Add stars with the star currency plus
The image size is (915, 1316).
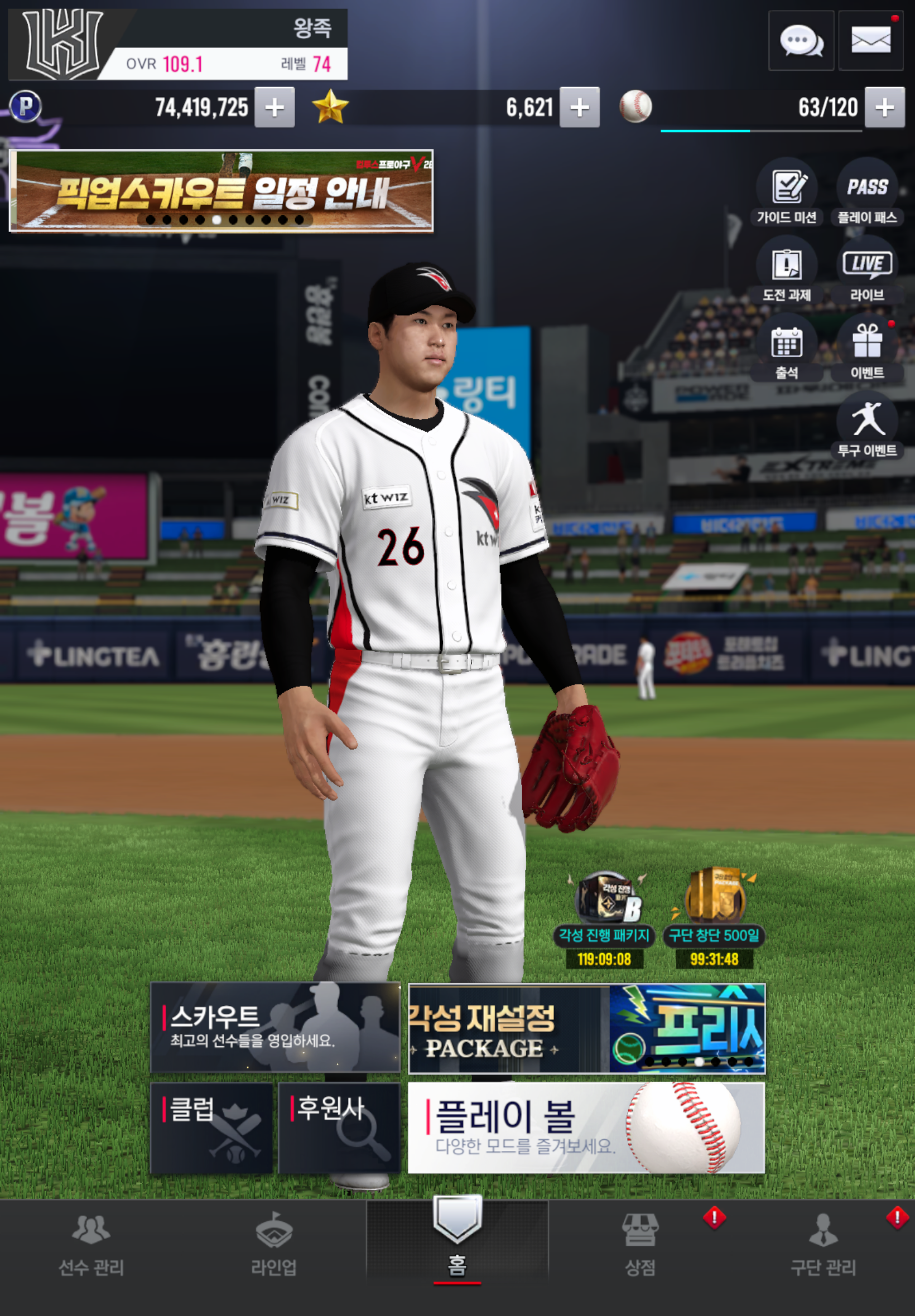coord(580,107)
